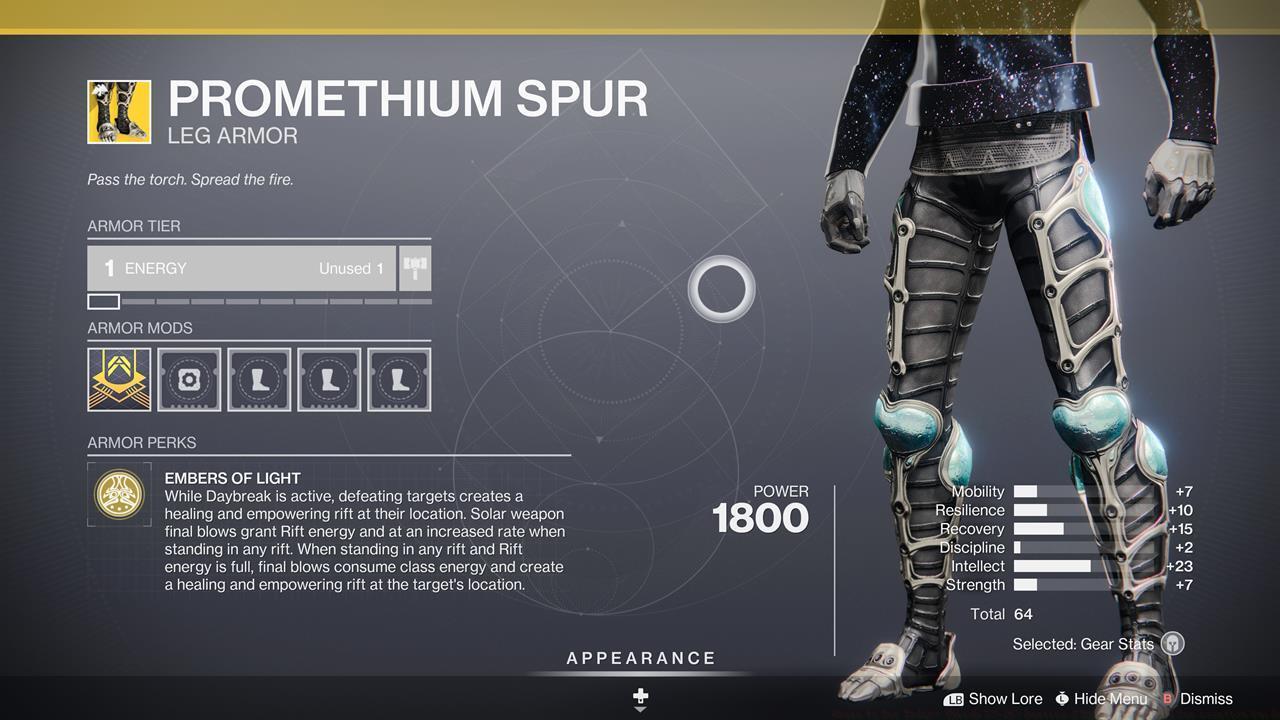Select the second leg armor mod slot
The image size is (1280, 720).
(x=329, y=378)
